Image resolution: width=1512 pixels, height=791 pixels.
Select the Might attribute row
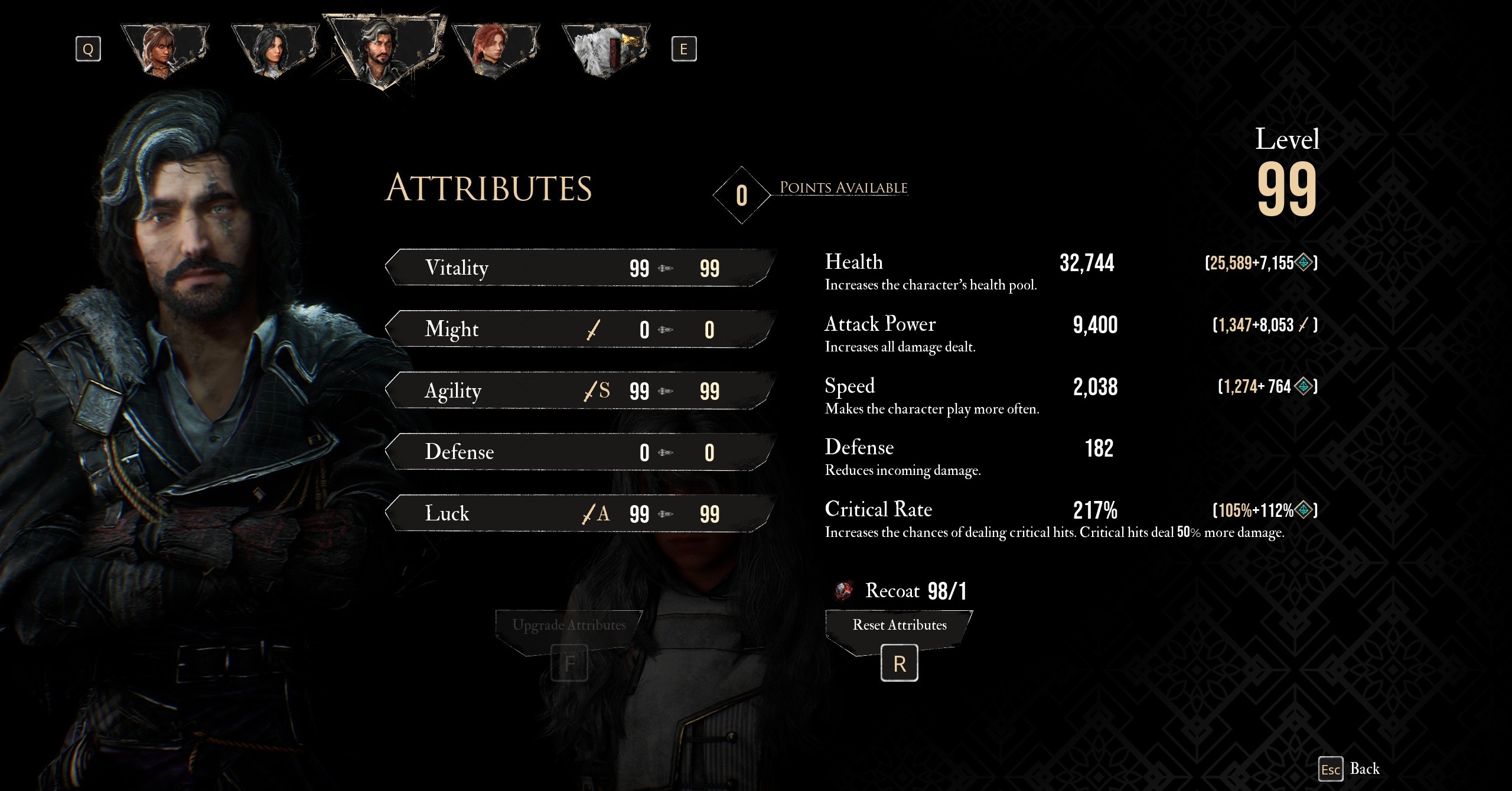(579, 329)
